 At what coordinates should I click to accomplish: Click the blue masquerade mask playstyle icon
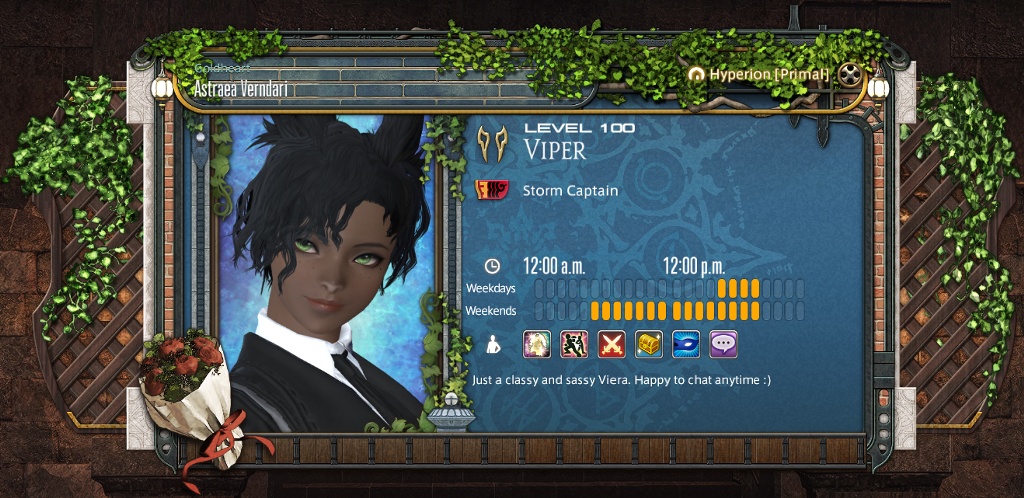click(686, 344)
